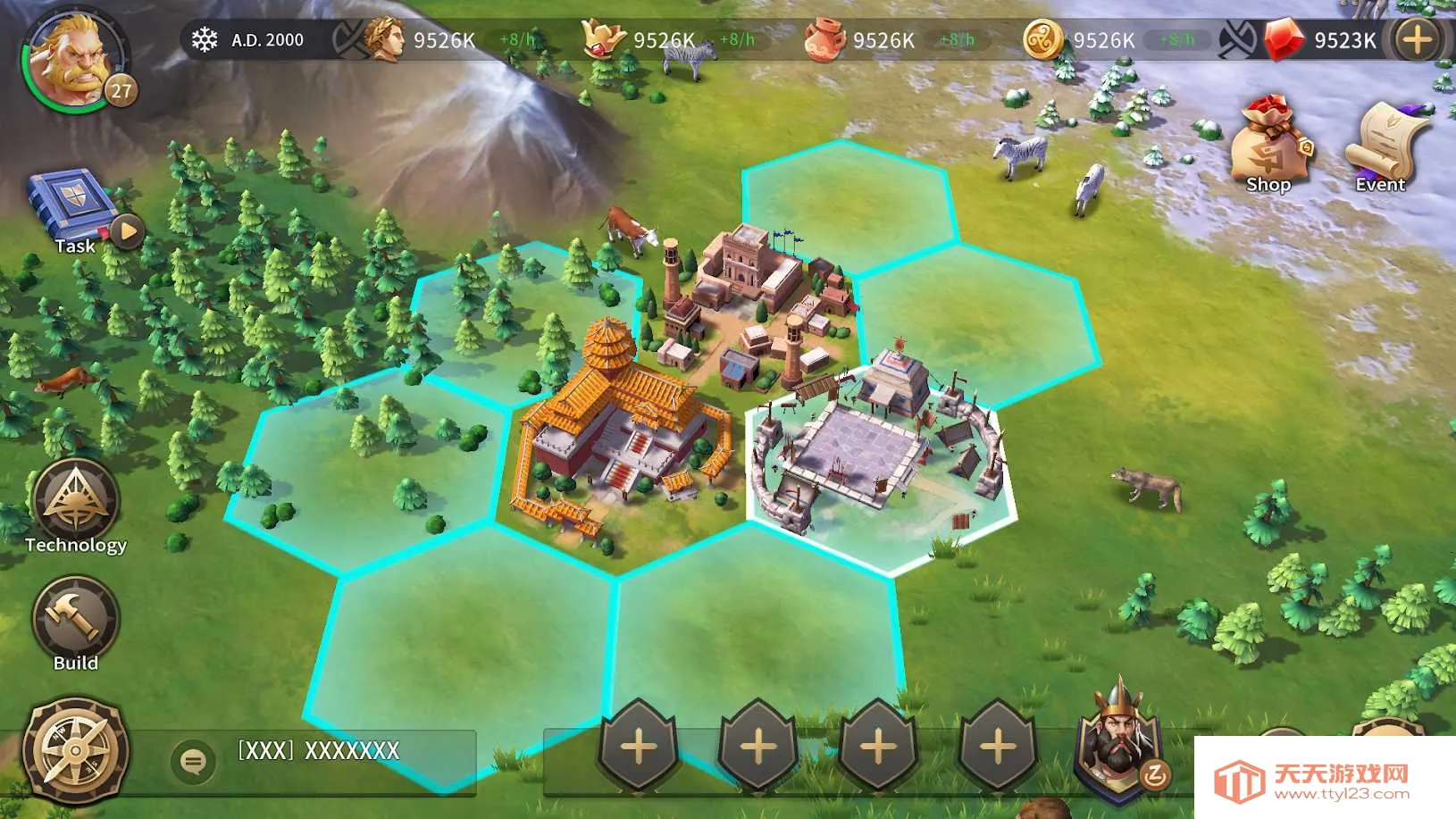Screen dimensions: 1456x819
Task: Click the snowflake A.D. 2000 era indicator
Action: click(x=250, y=40)
